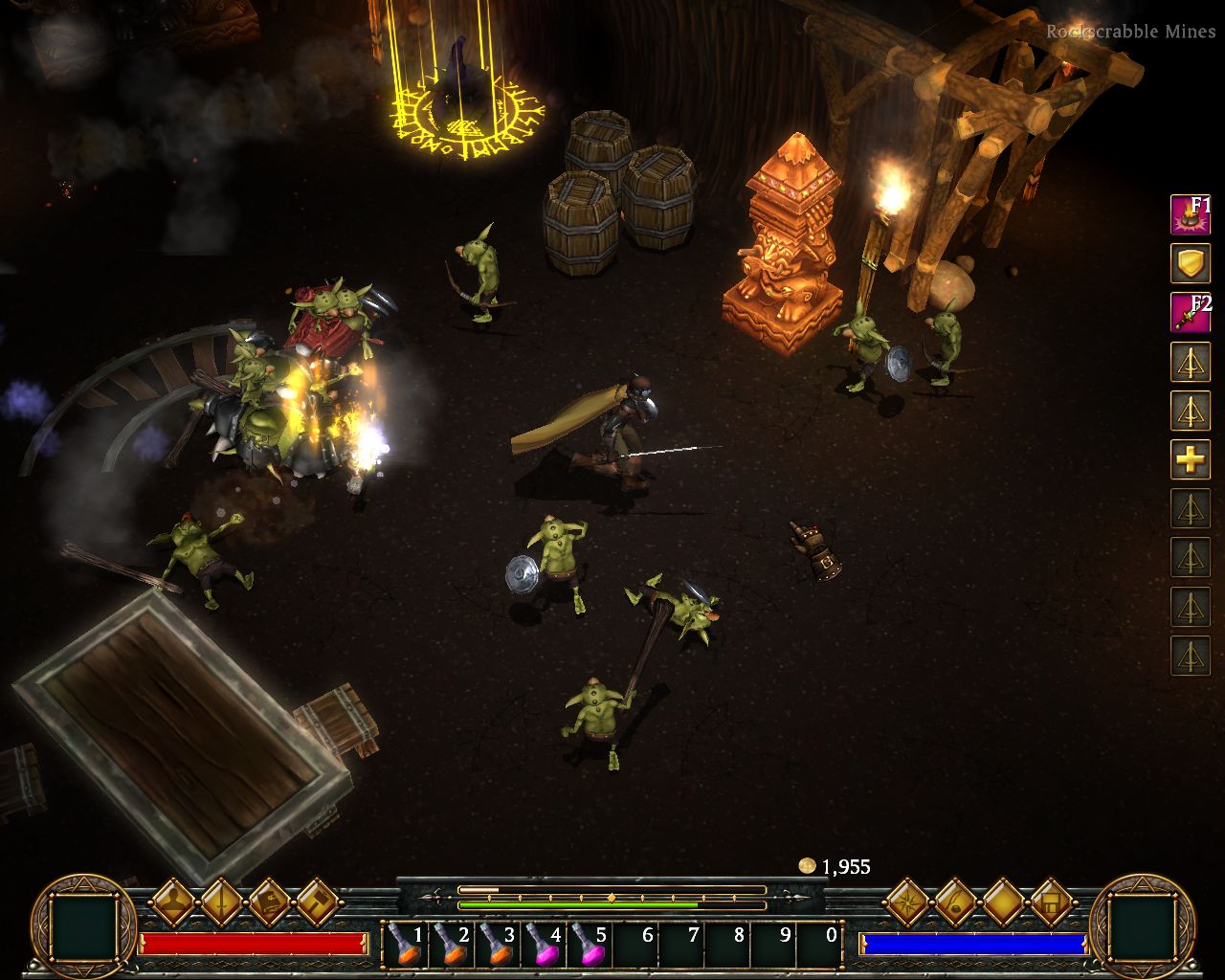Open the character portrait diamond button

[173, 901]
